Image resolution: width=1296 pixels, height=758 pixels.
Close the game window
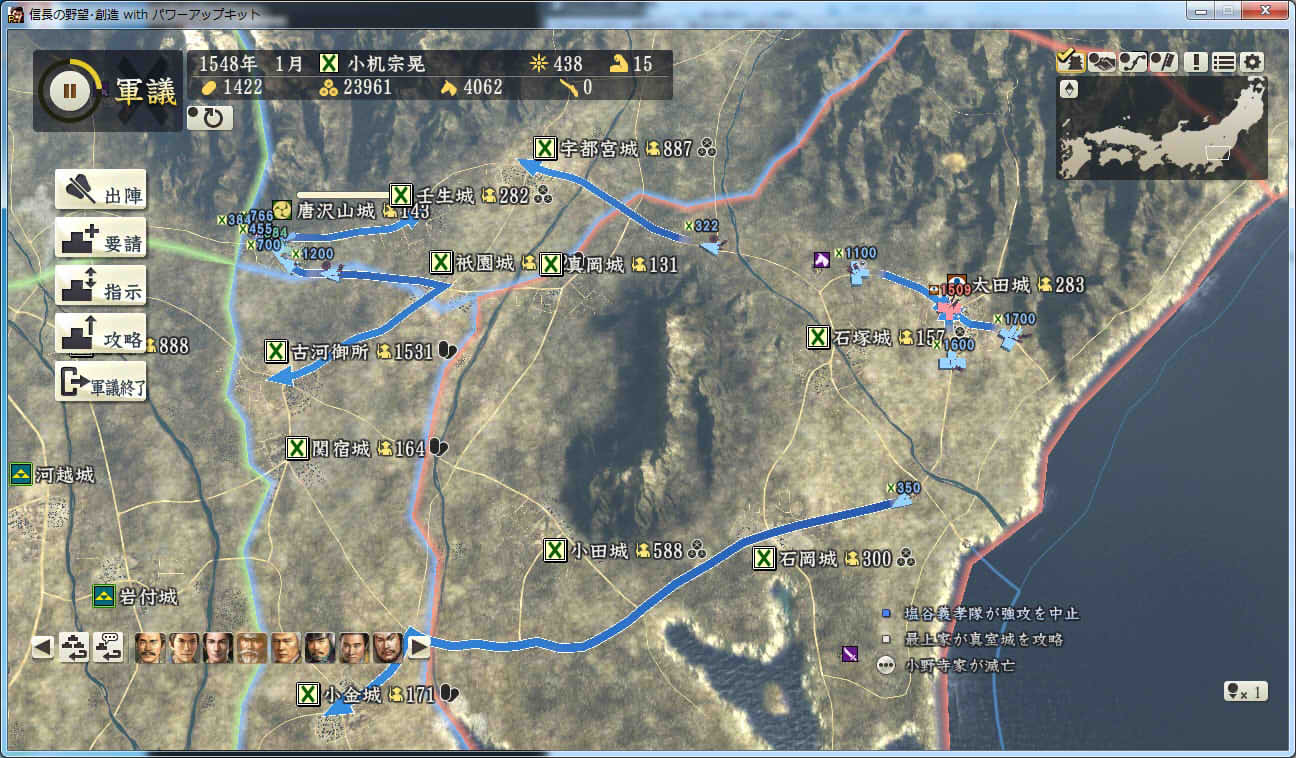coord(1265,12)
